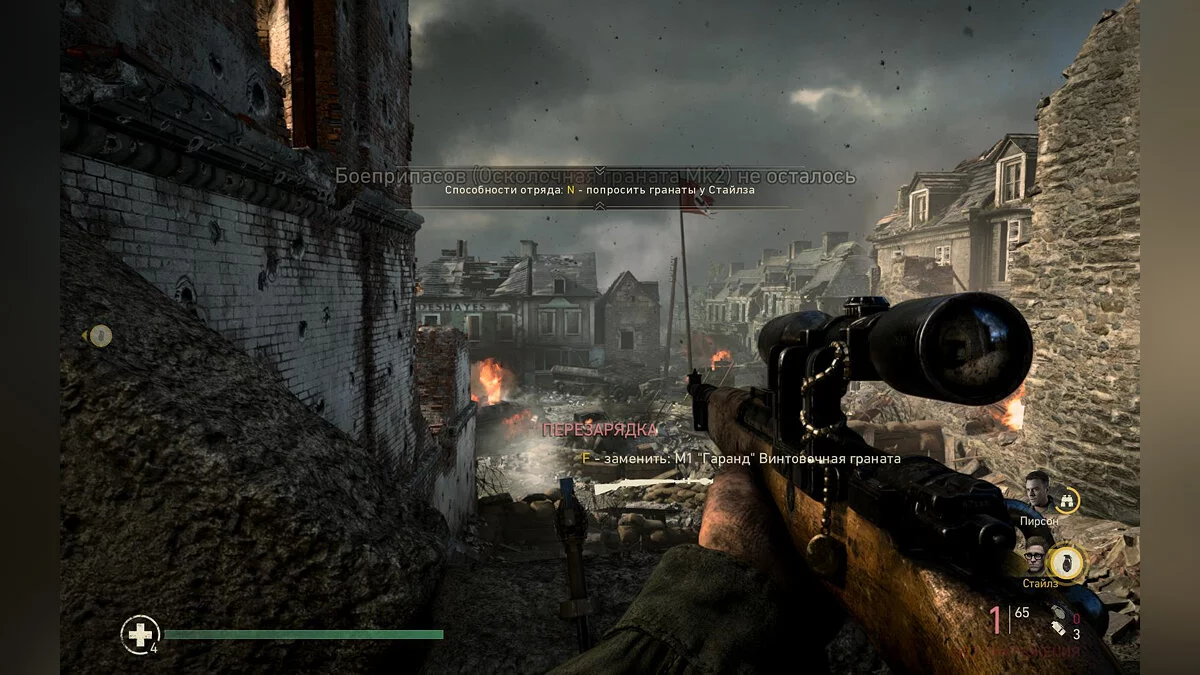Select Stiles' squad portrait

coord(1037,555)
